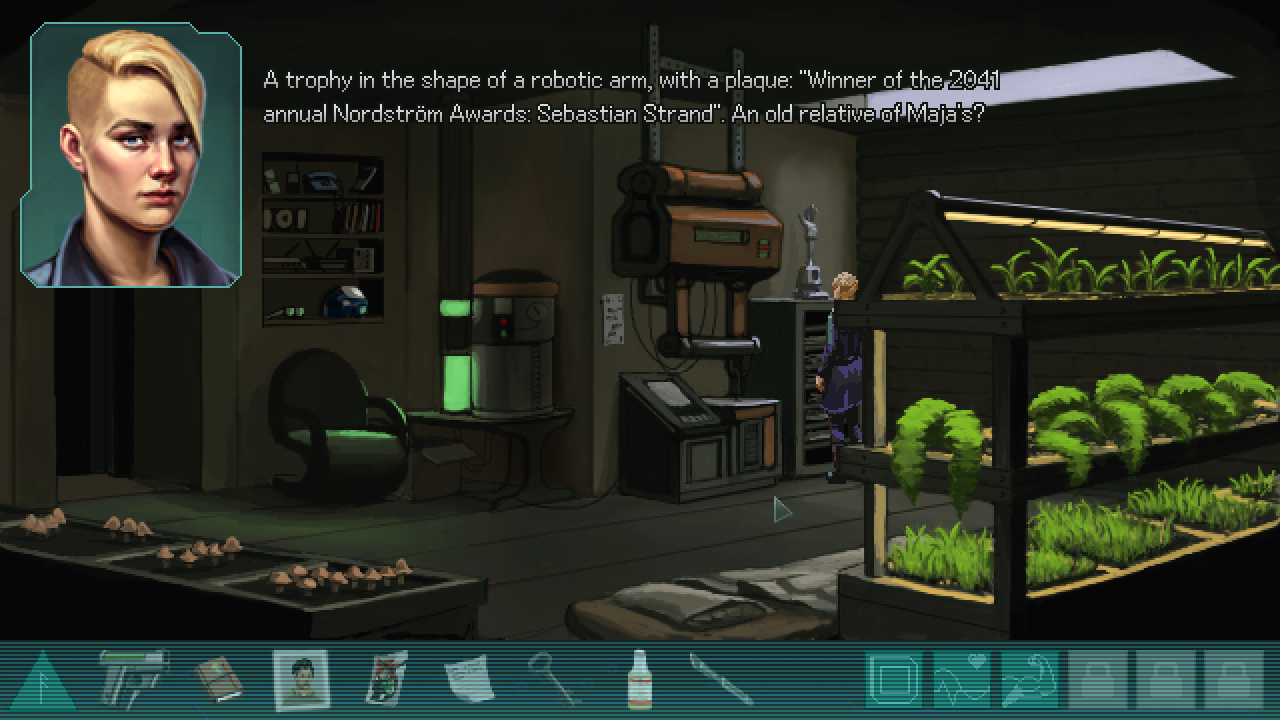Select the pistol from inventory
This screenshot has height=720, width=1280.
[x=133, y=679]
